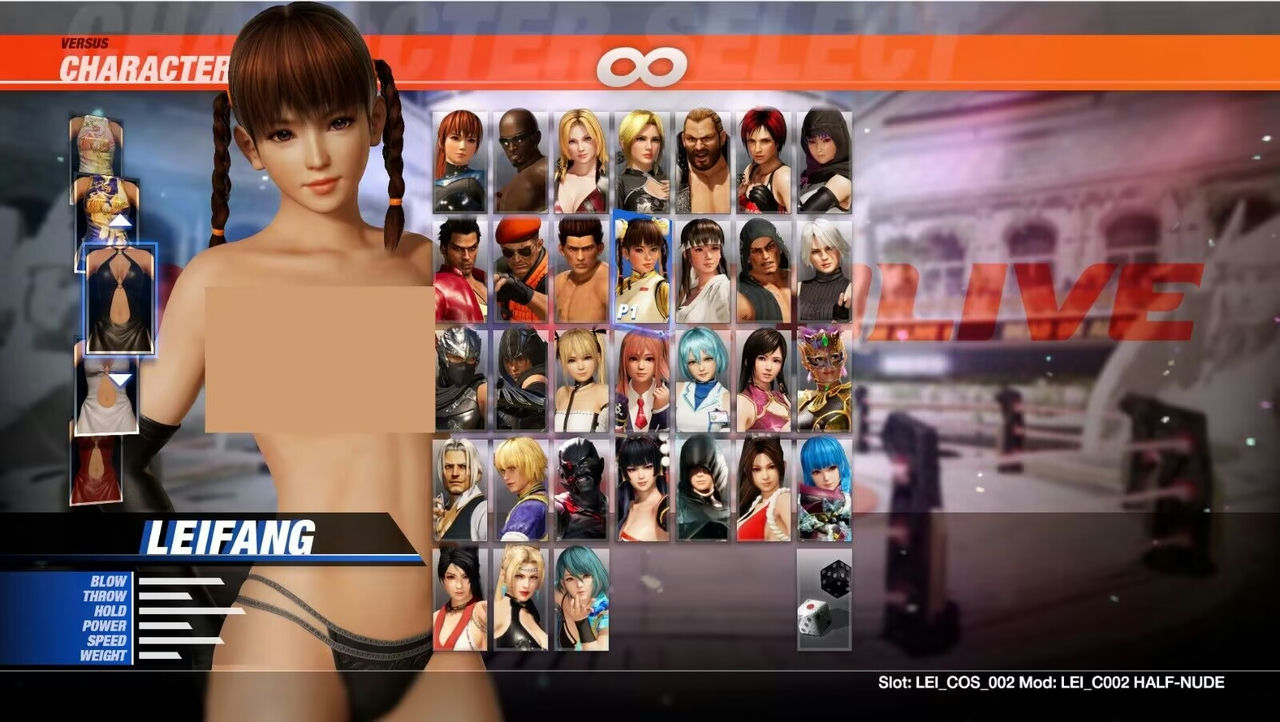Select Zack's character portrait
Screen dimensions: 1280x722
coord(520,160)
